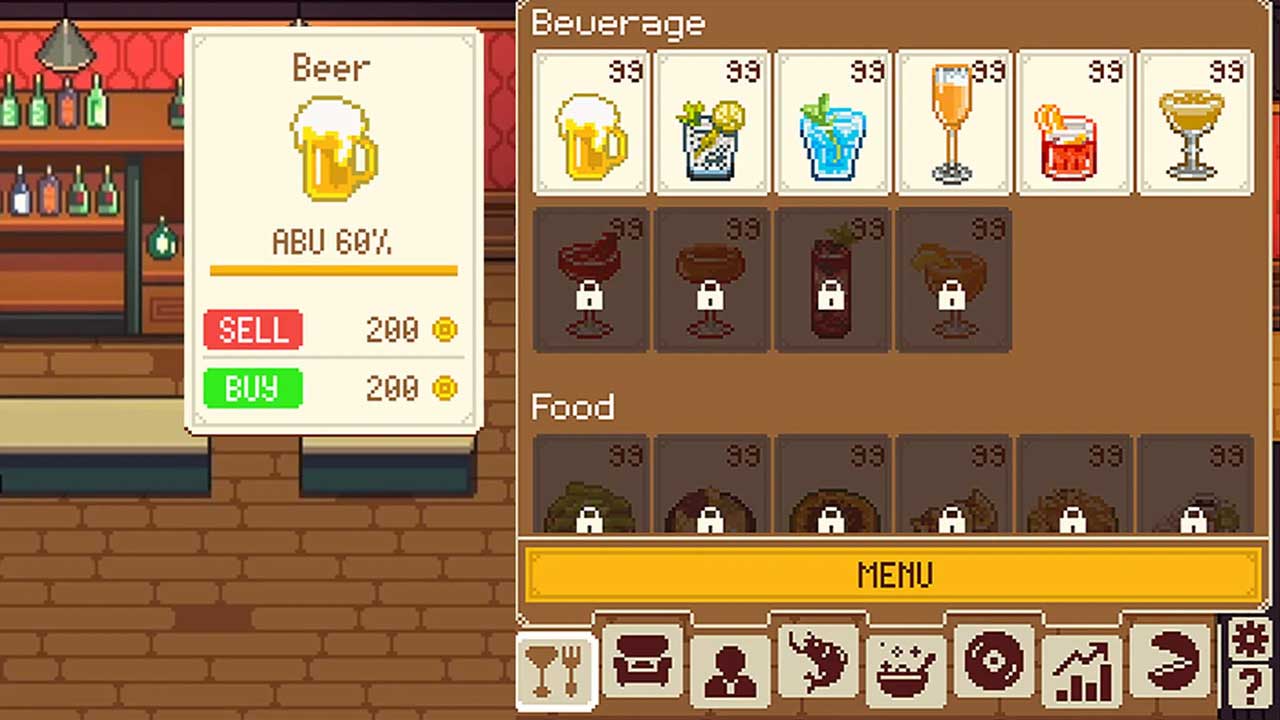Open the armchair furniture tab
Viewport: 1280px width, 720px height.
click(643, 662)
